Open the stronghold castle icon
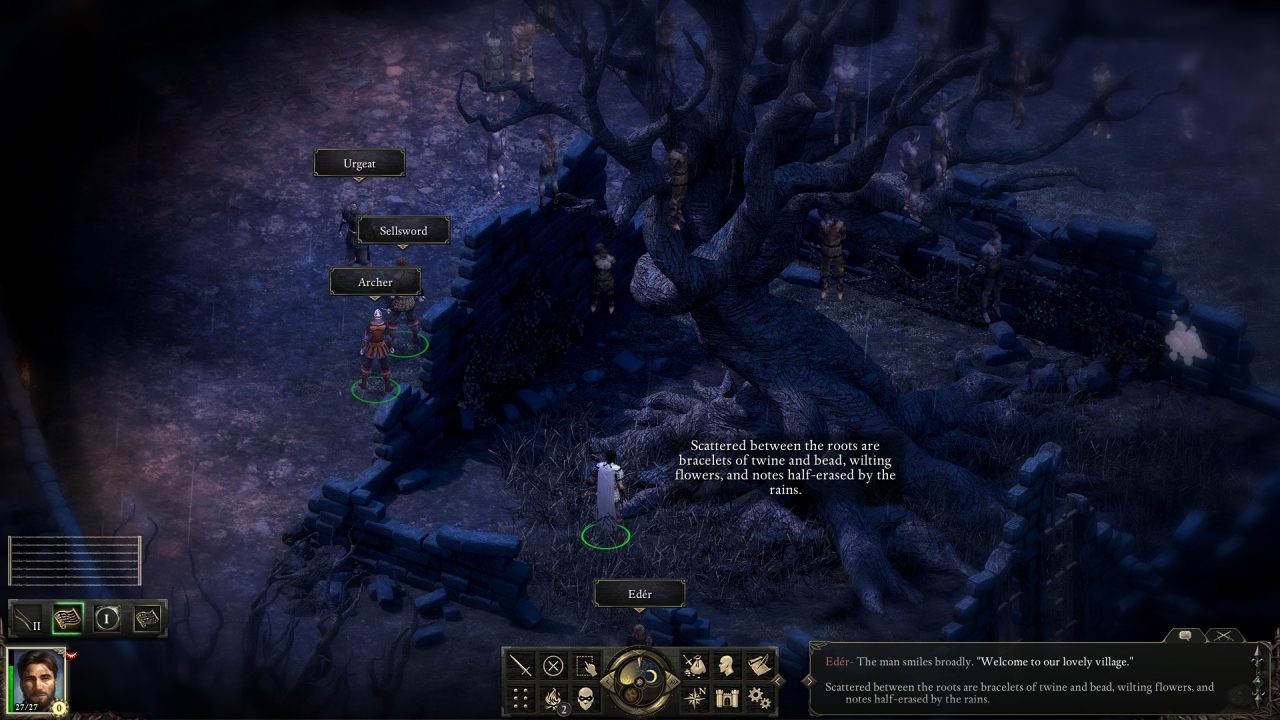 point(727,696)
